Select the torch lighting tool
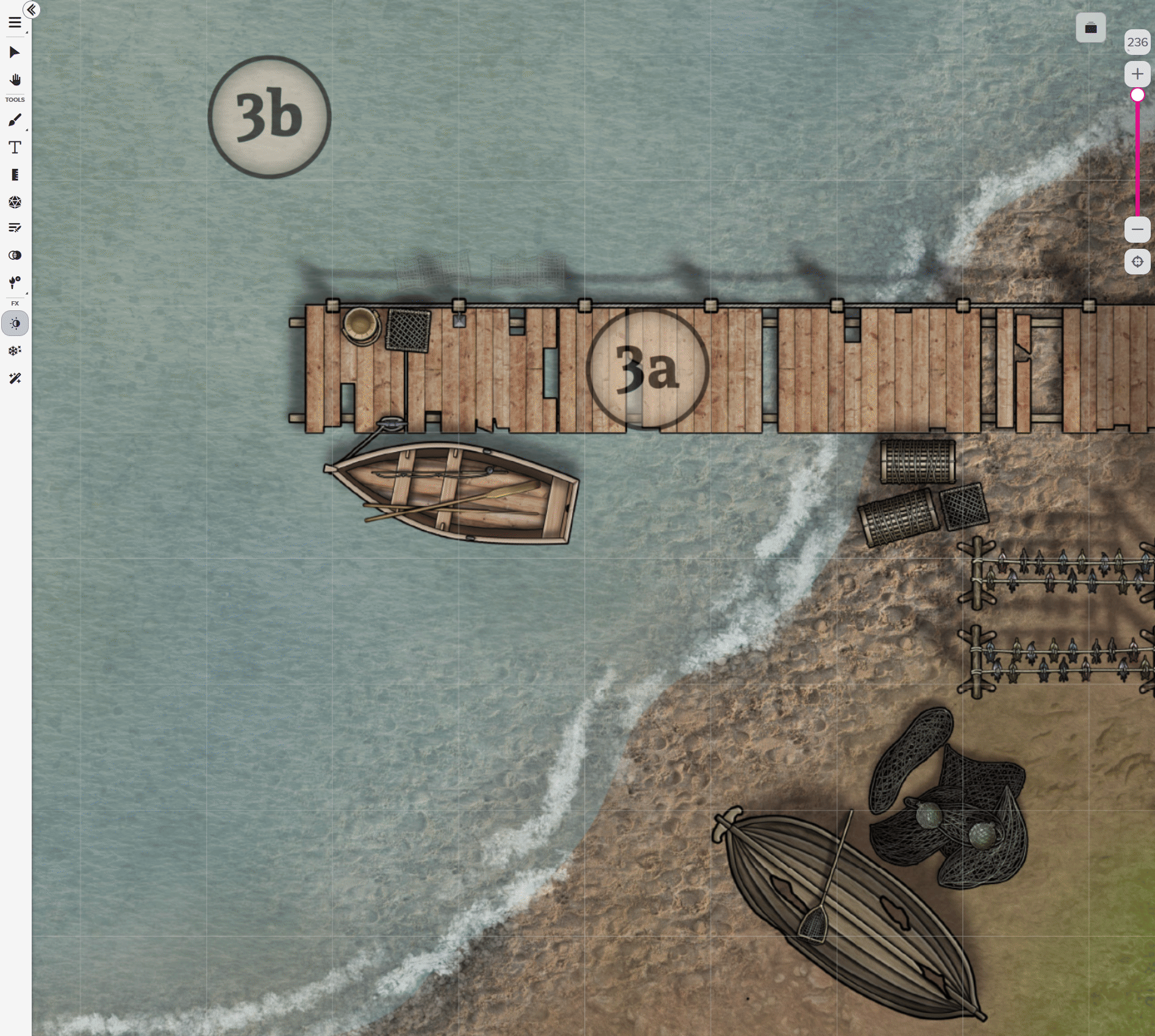The width and height of the screenshot is (1155, 1036). point(15,282)
